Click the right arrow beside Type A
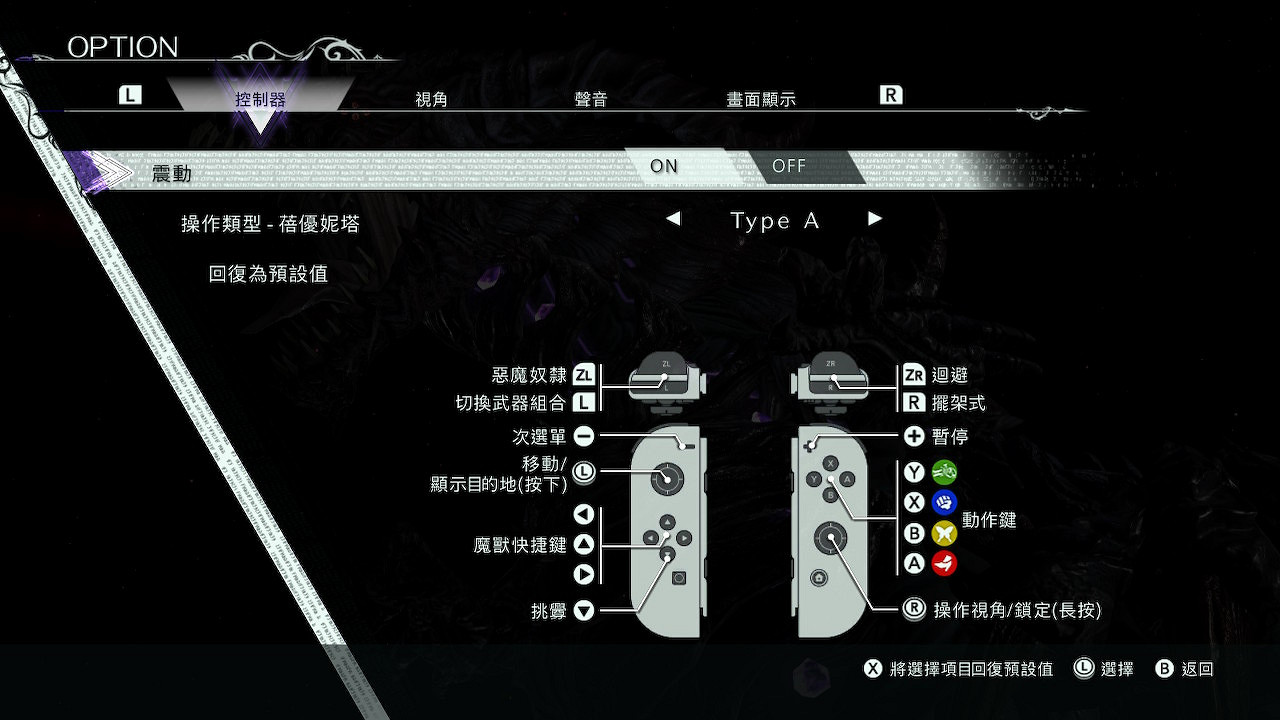 (875, 219)
